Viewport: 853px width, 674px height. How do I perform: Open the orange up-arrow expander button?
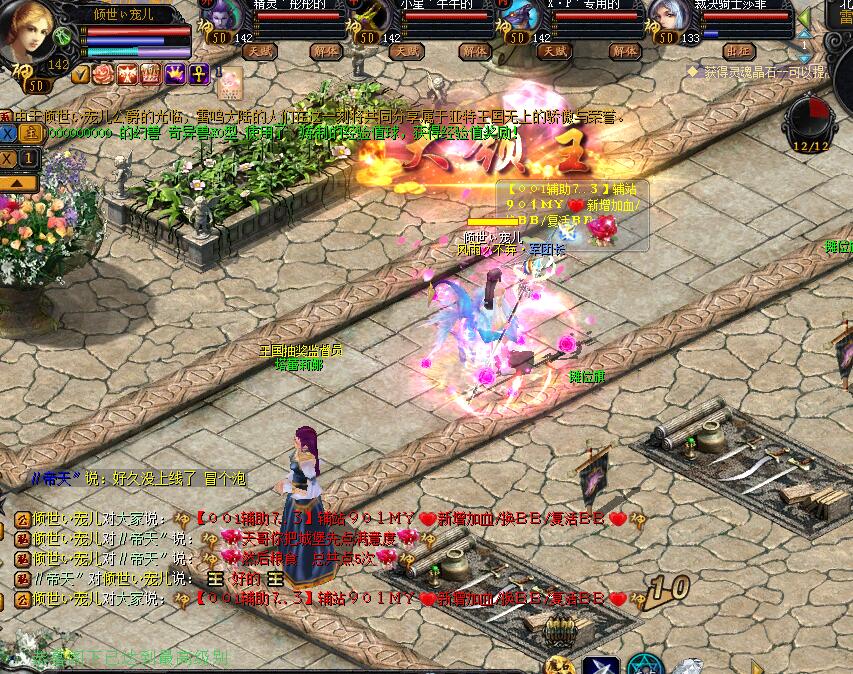19,182
